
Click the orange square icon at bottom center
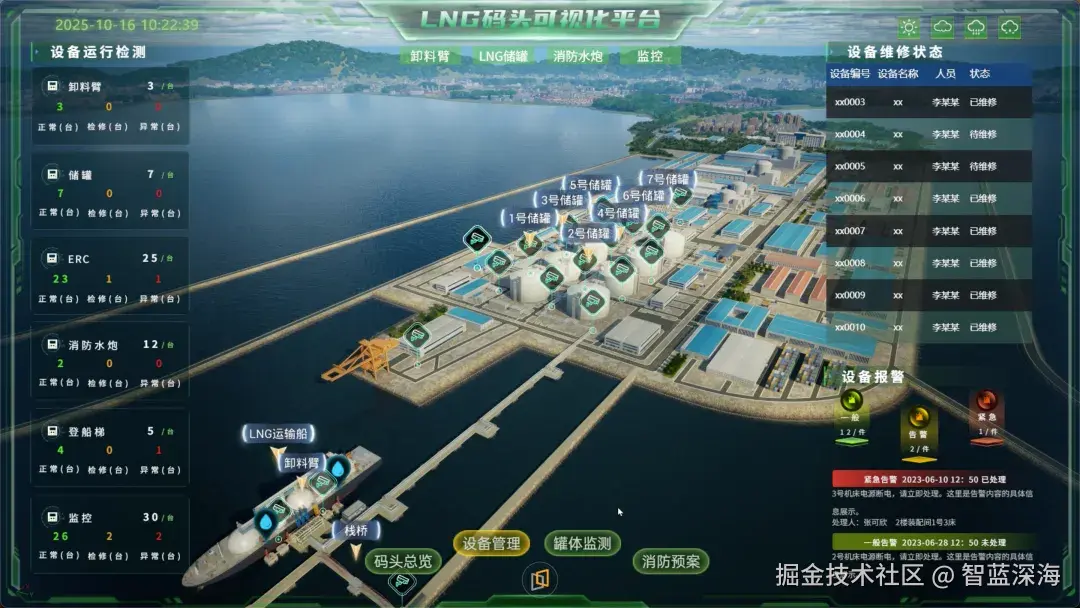coord(540,579)
